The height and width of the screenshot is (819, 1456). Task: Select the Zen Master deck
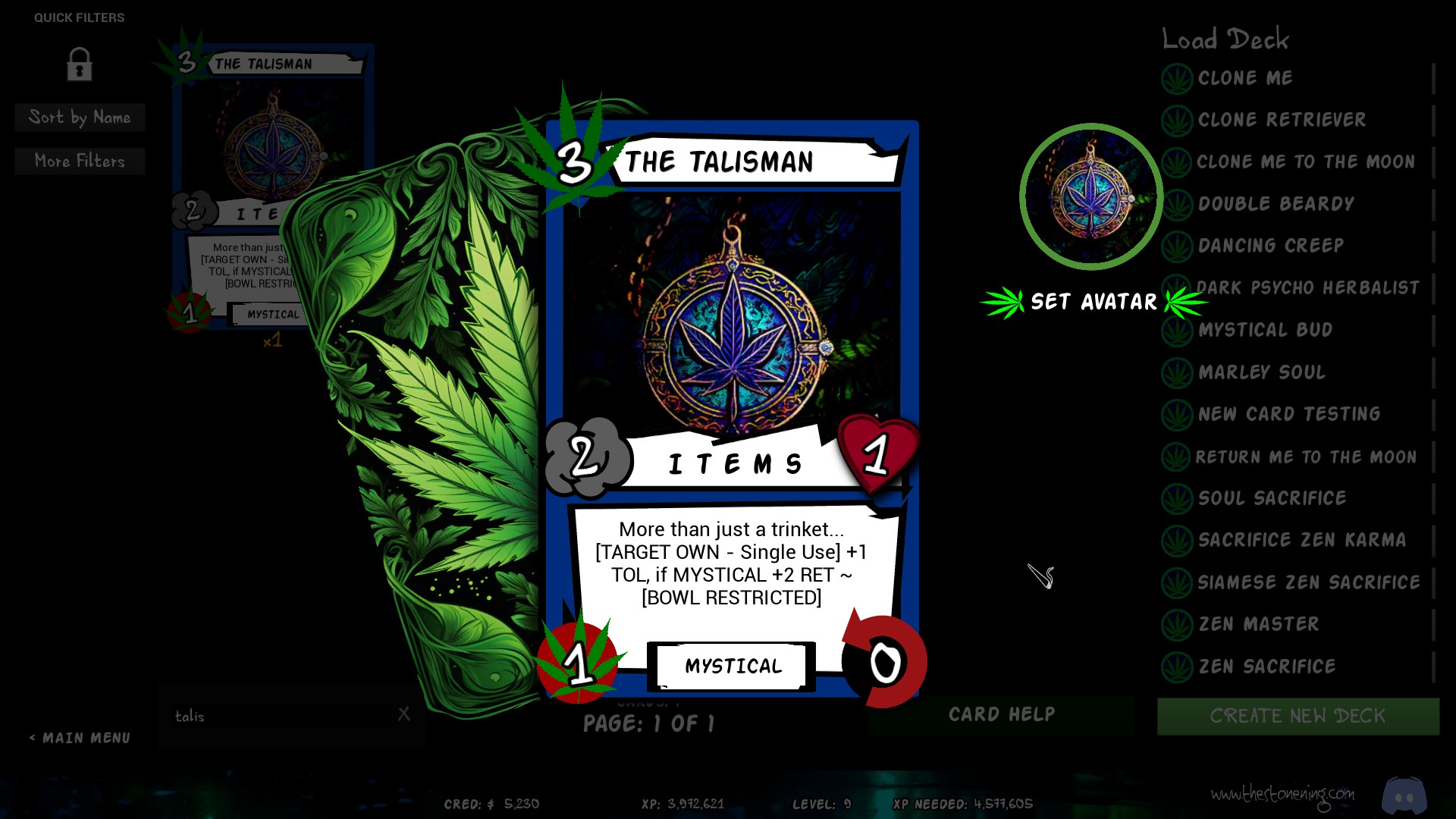tap(1258, 624)
